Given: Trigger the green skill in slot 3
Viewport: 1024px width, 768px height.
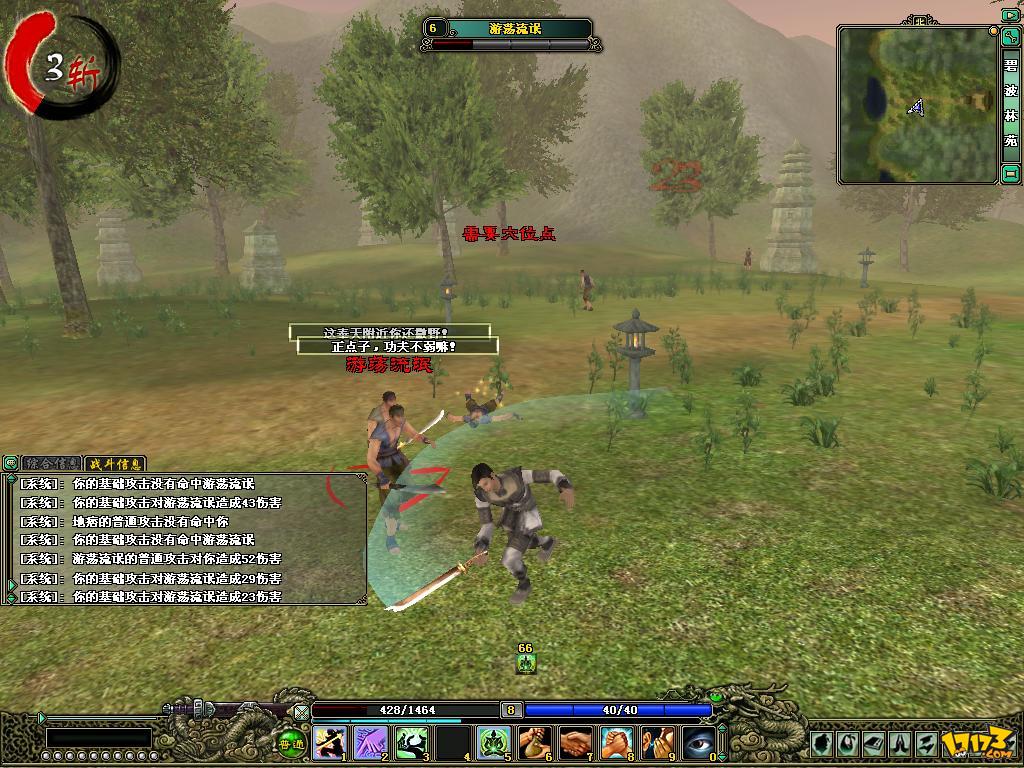Looking at the screenshot, I should [x=411, y=742].
